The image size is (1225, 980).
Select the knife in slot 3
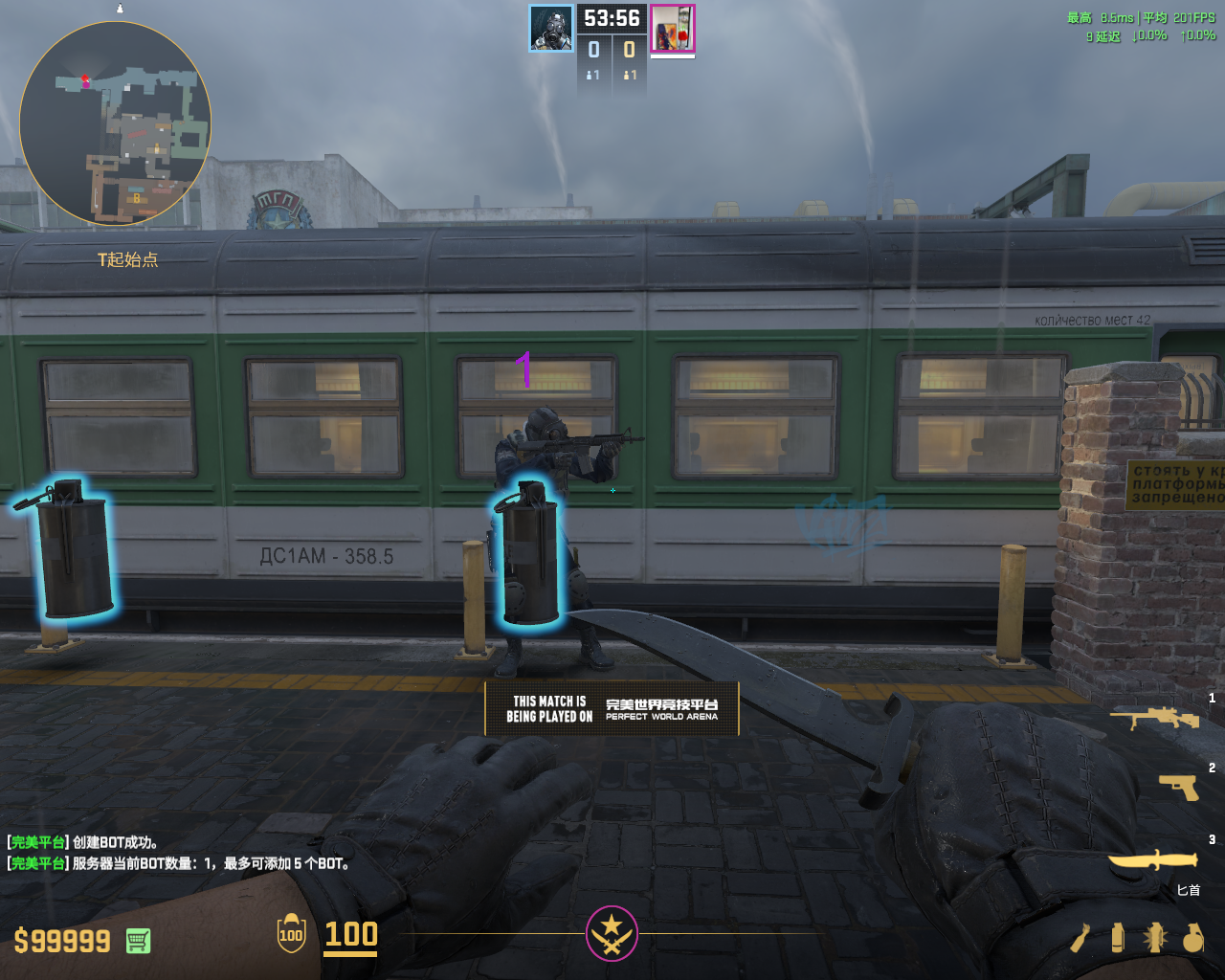(1153, 858)
